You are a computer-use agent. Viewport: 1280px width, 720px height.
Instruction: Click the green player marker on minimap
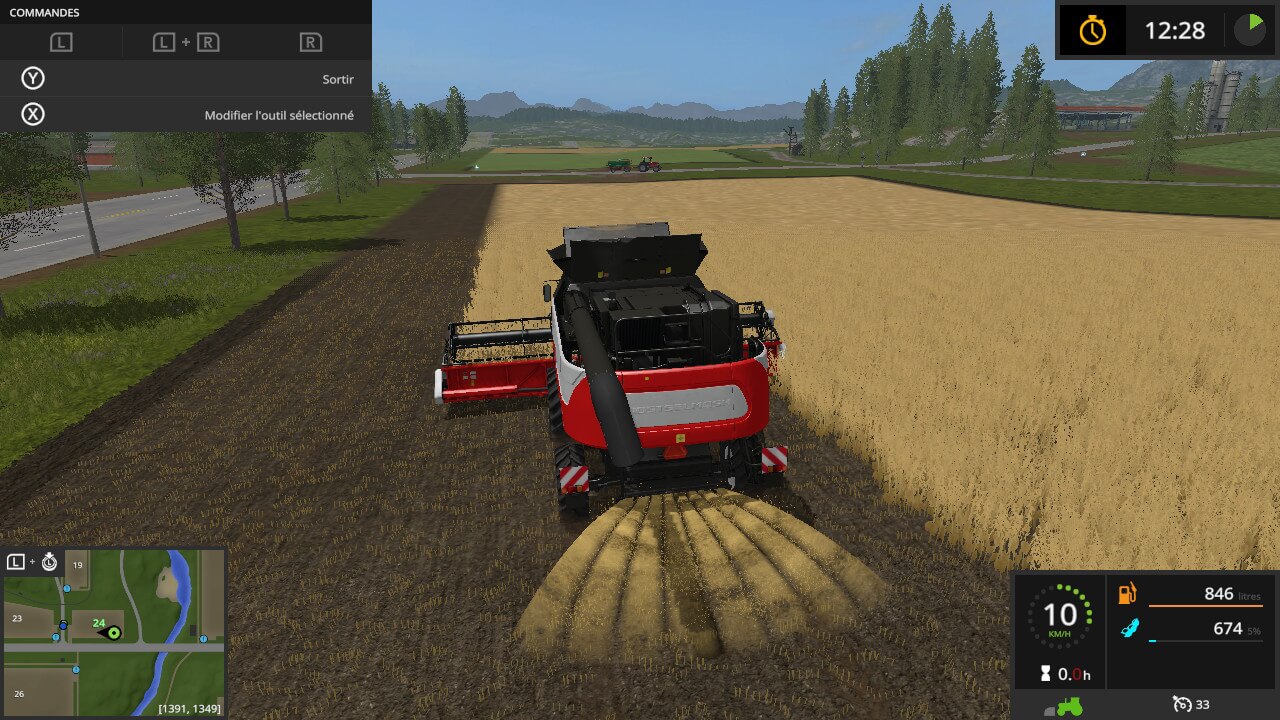pos(114,632)
